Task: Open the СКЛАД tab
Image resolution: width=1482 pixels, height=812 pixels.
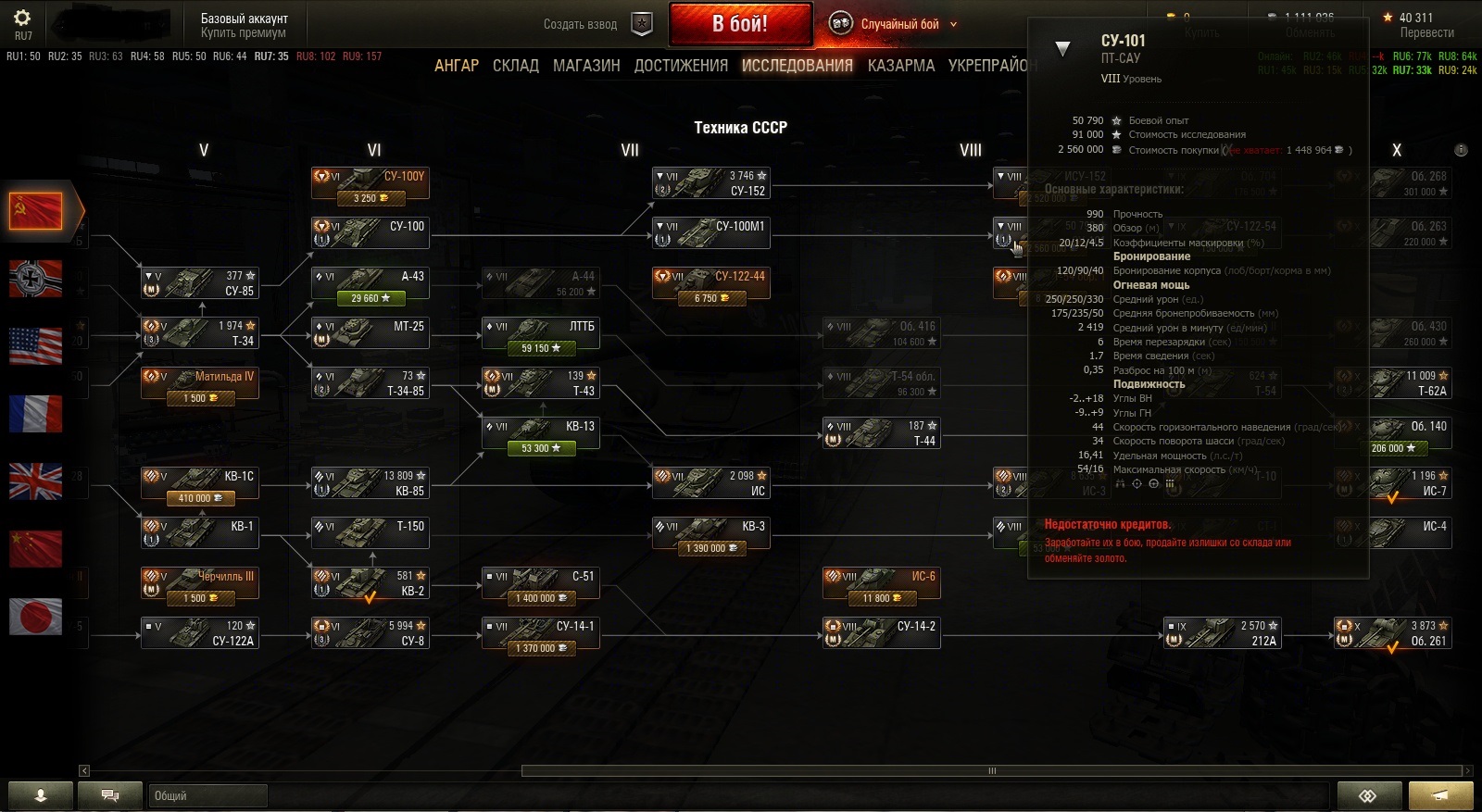Action: pos(516,66)
